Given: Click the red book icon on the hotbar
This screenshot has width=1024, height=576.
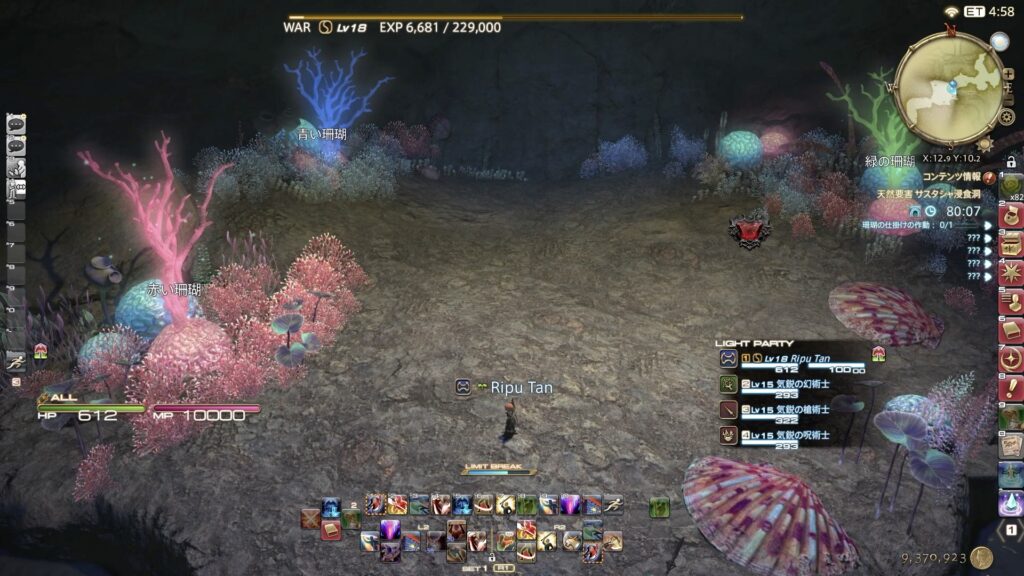Looking at the screenshot, I should pyautogui.click(x=331, y=530).
